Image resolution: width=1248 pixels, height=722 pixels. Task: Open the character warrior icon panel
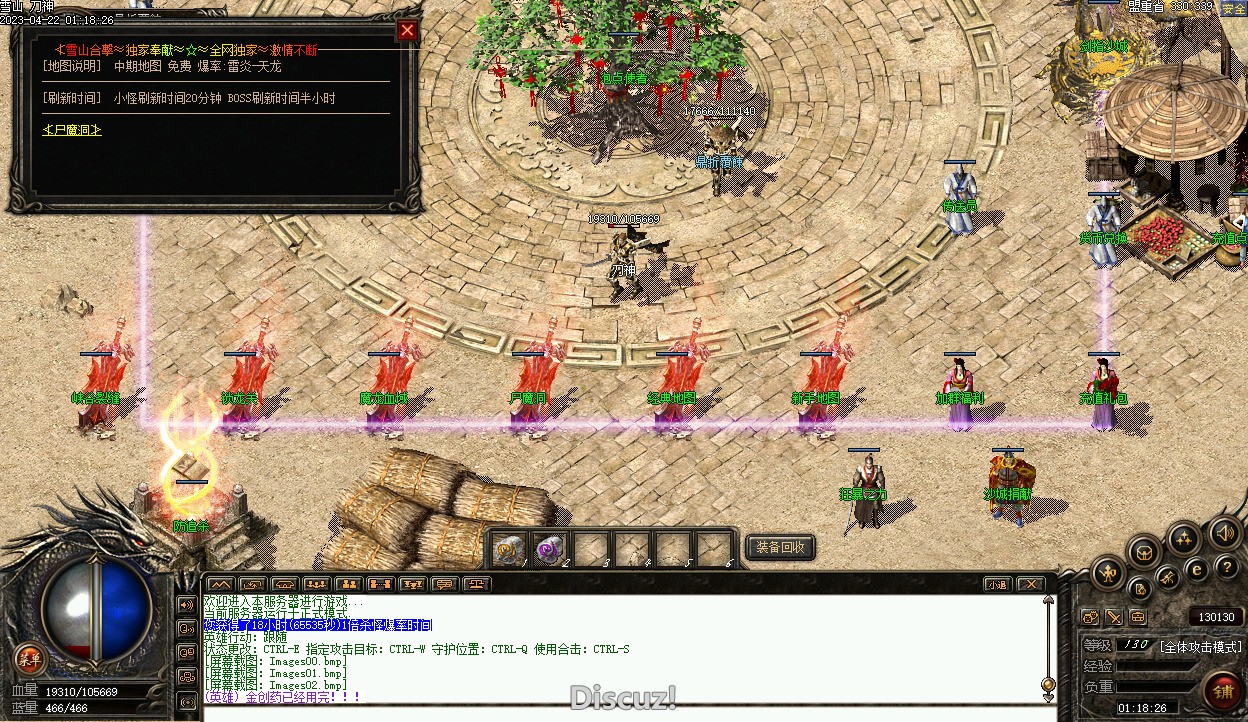tap(1108, 573)
